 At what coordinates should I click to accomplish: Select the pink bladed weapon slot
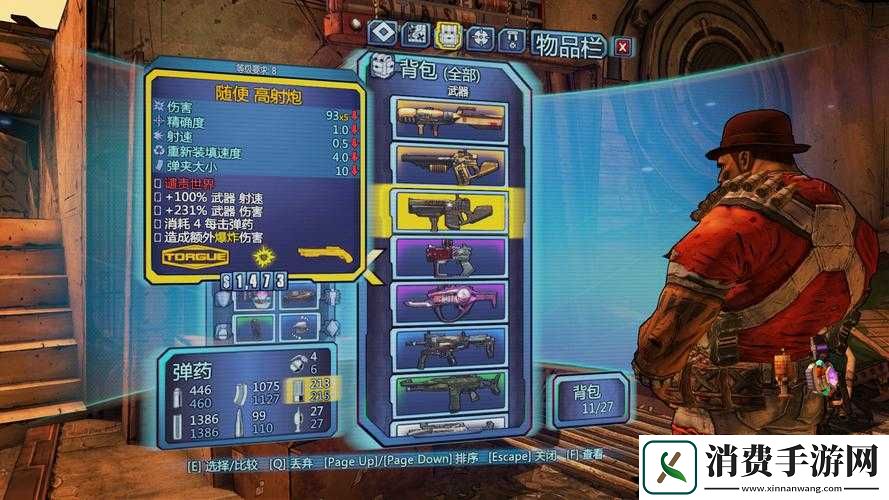click(x=449, y=302)
